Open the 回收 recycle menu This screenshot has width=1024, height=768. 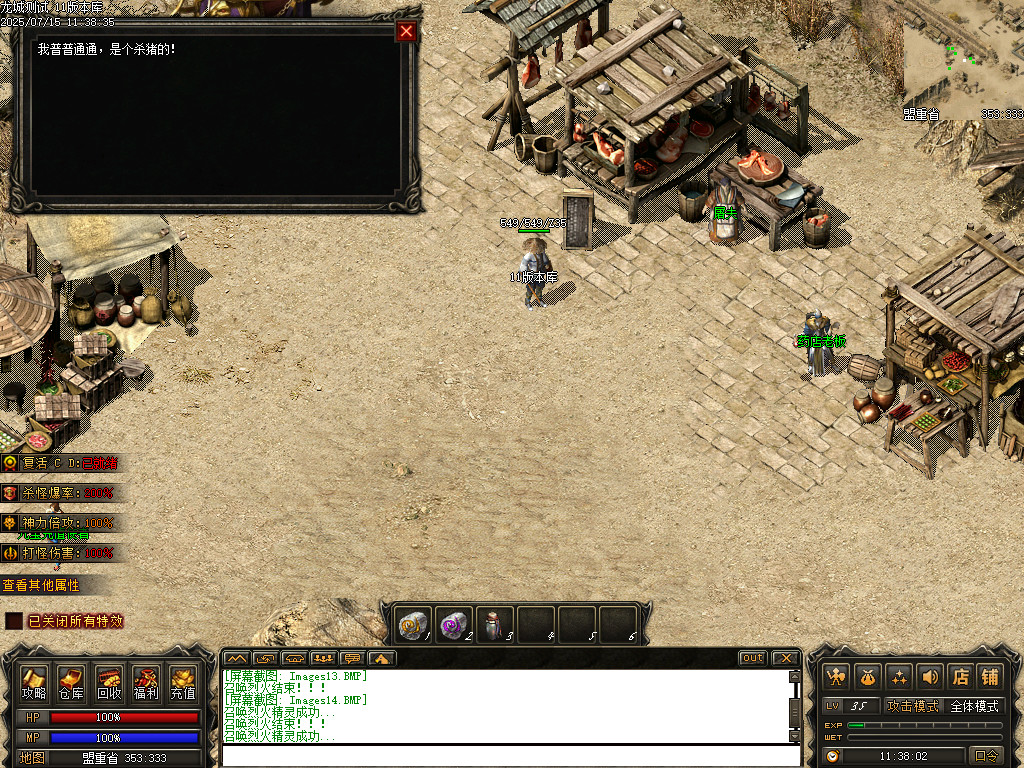tap(109, 681)
